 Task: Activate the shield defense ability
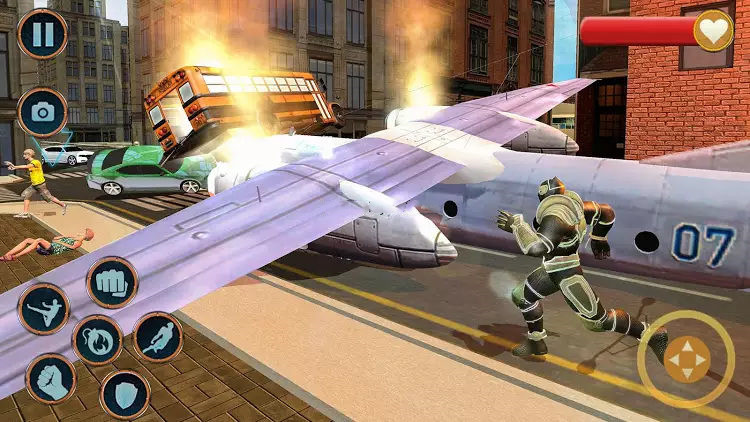125,394
